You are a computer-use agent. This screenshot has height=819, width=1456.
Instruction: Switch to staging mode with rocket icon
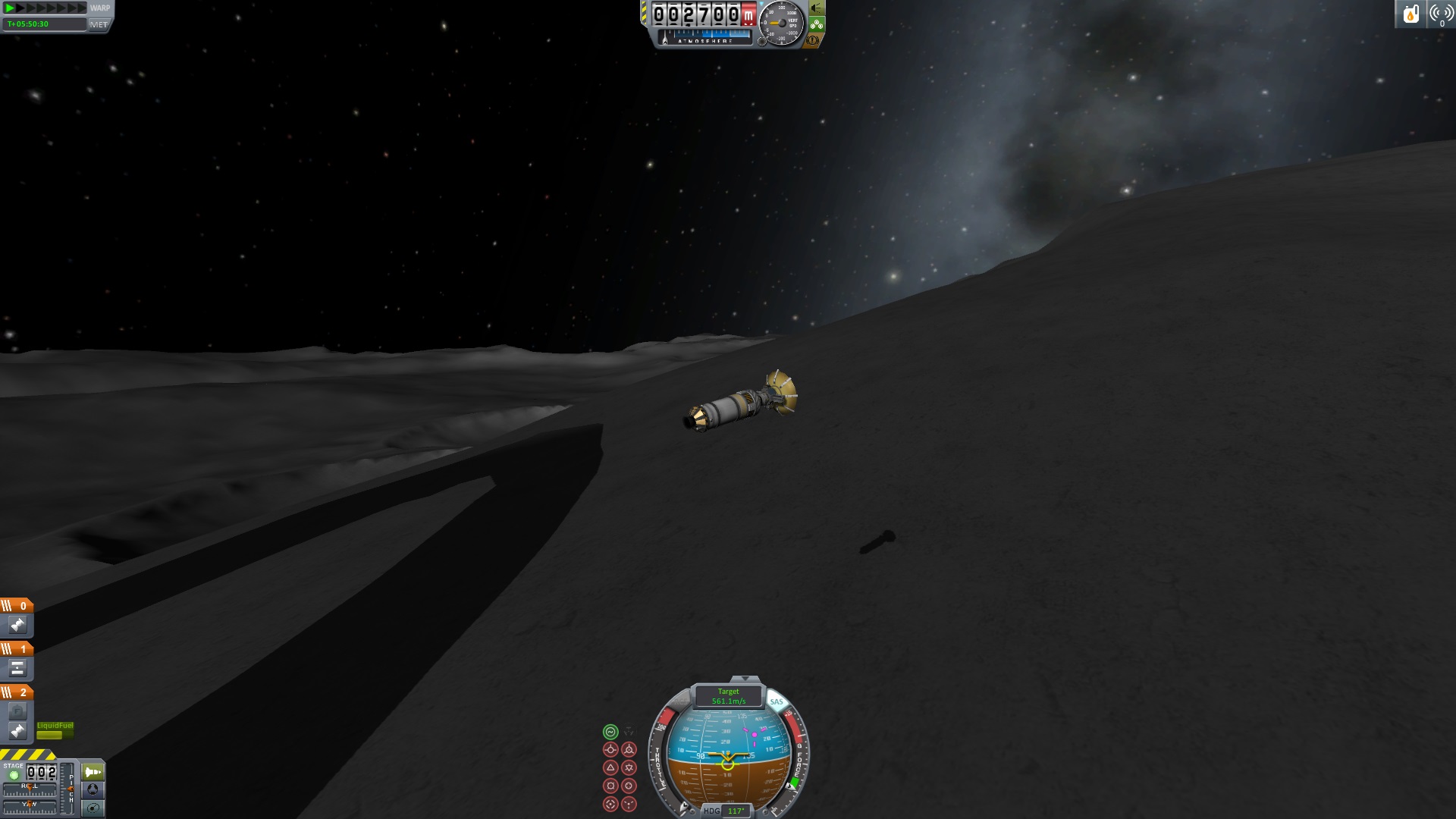click(x=93, y=772)
